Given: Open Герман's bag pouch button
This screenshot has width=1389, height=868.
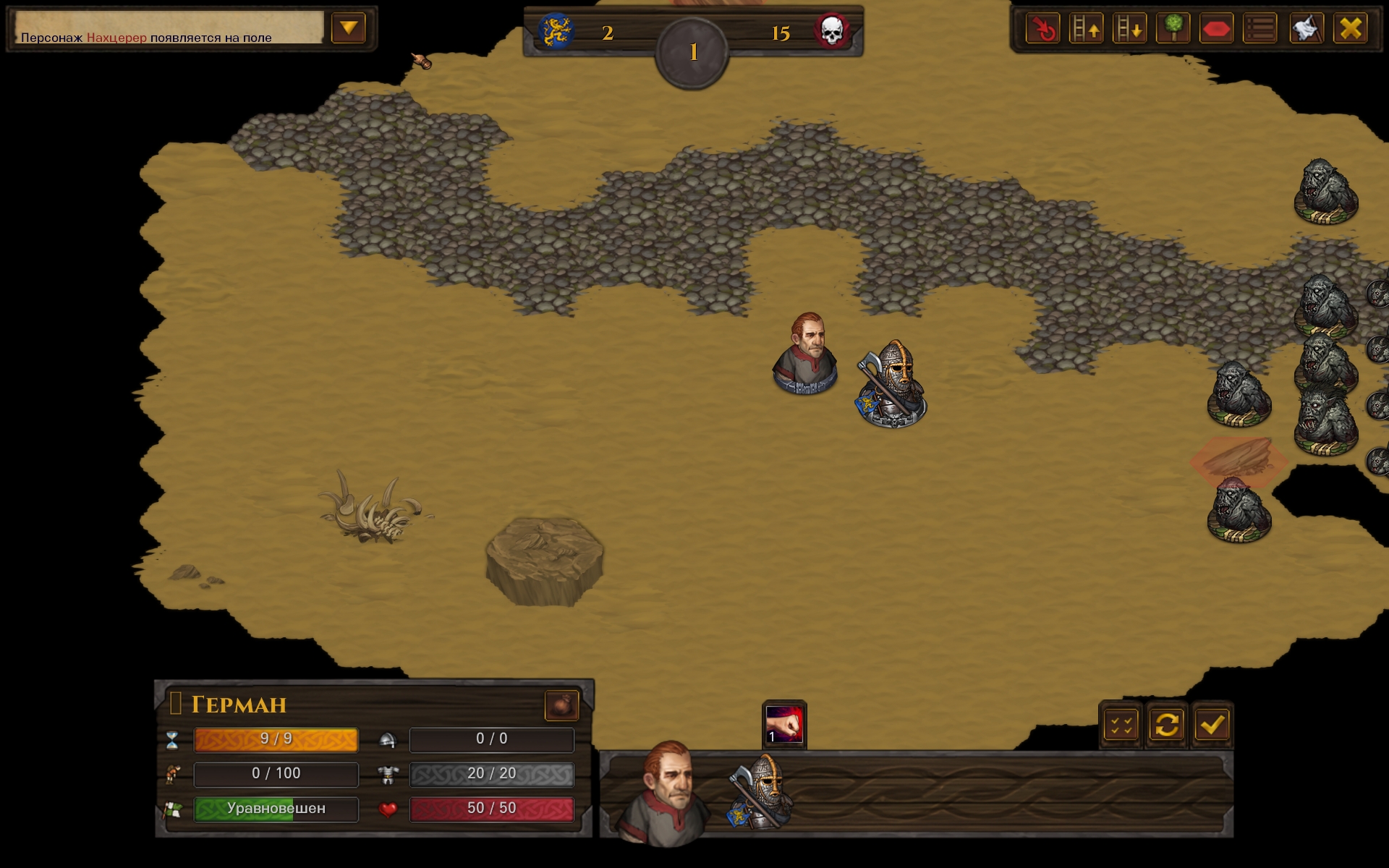Looking at the screenshot, I should (561, 706).
